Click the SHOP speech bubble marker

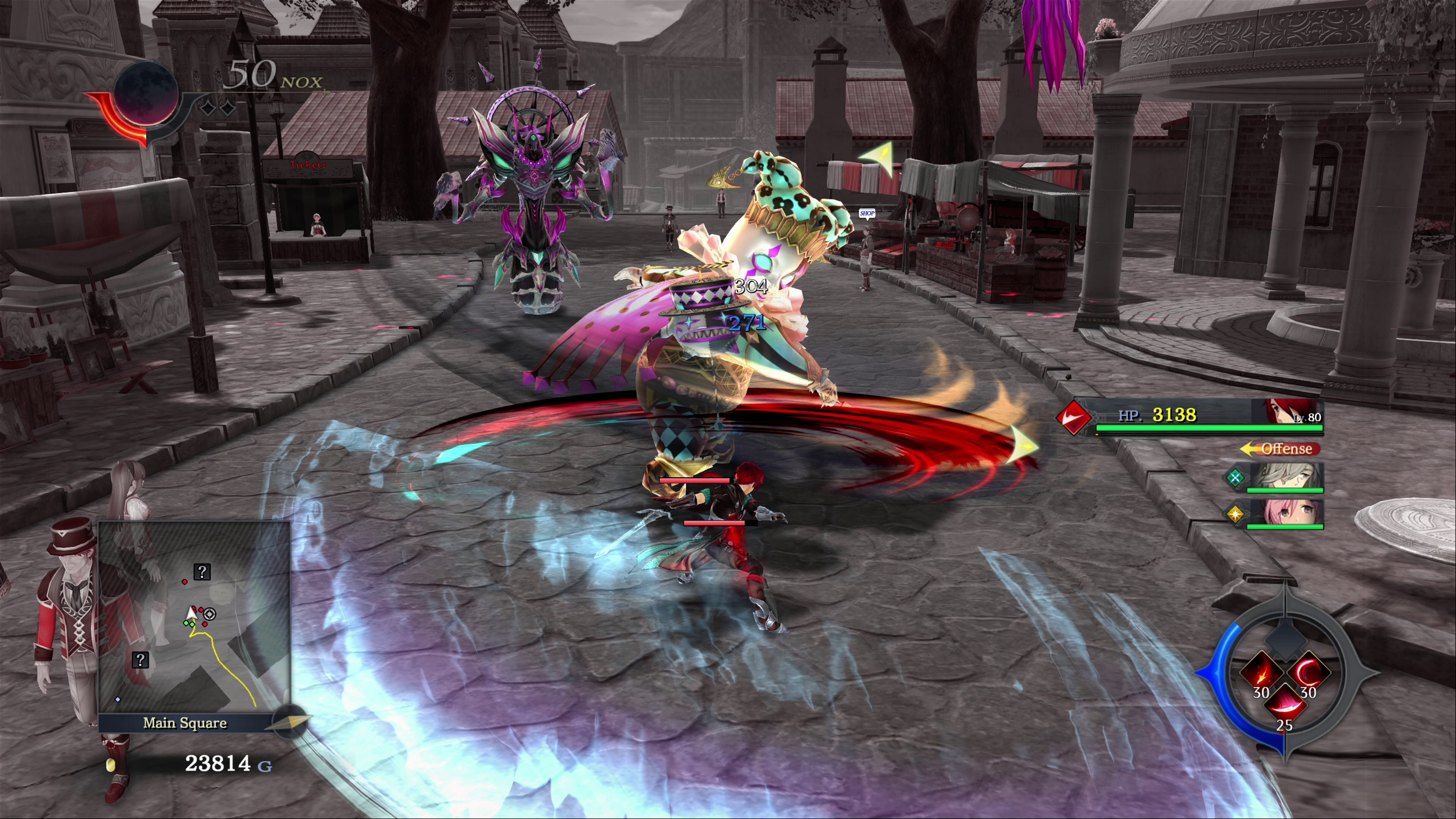(866, 213)
